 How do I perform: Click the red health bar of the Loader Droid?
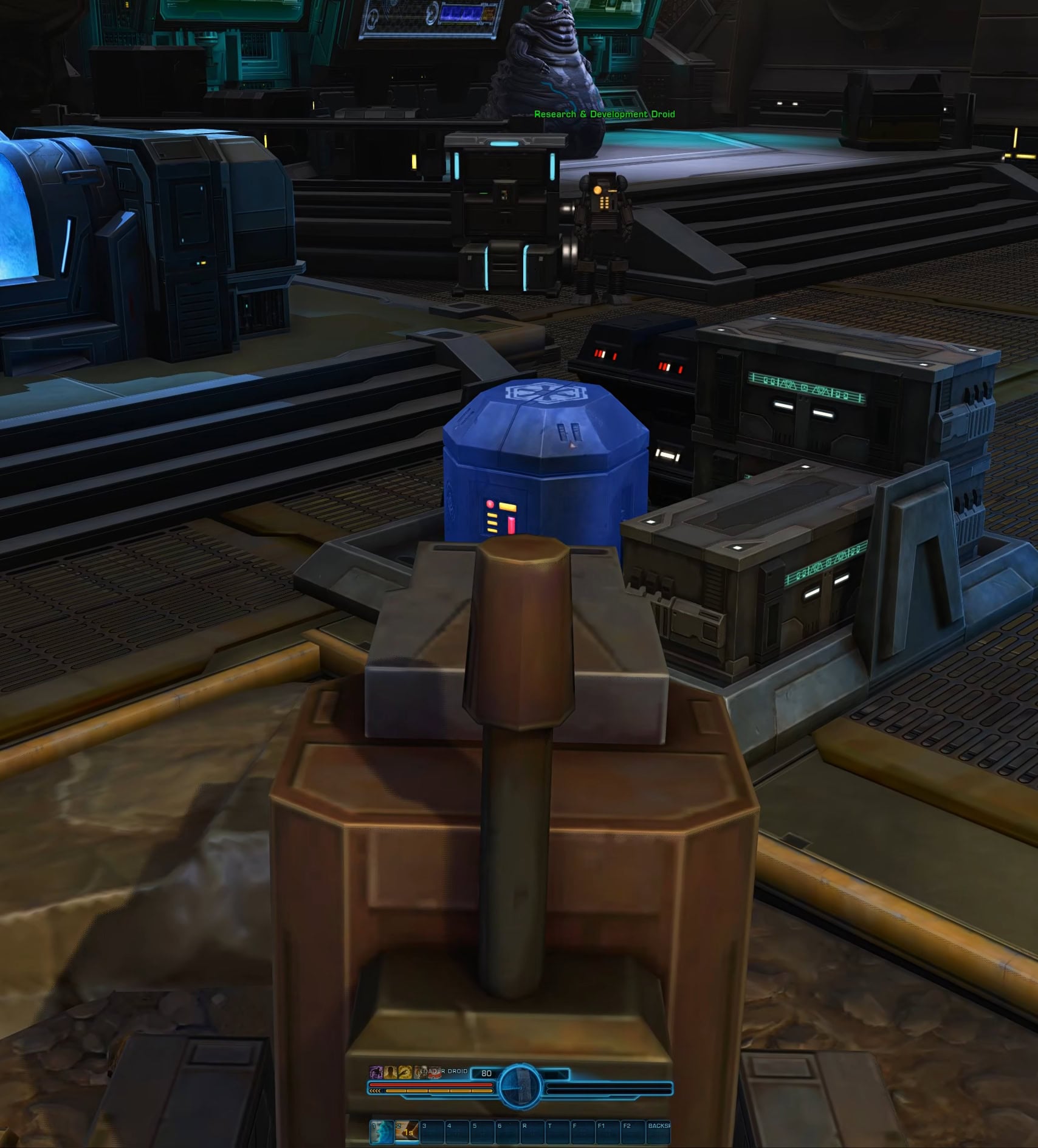(x=427, y=1084)
